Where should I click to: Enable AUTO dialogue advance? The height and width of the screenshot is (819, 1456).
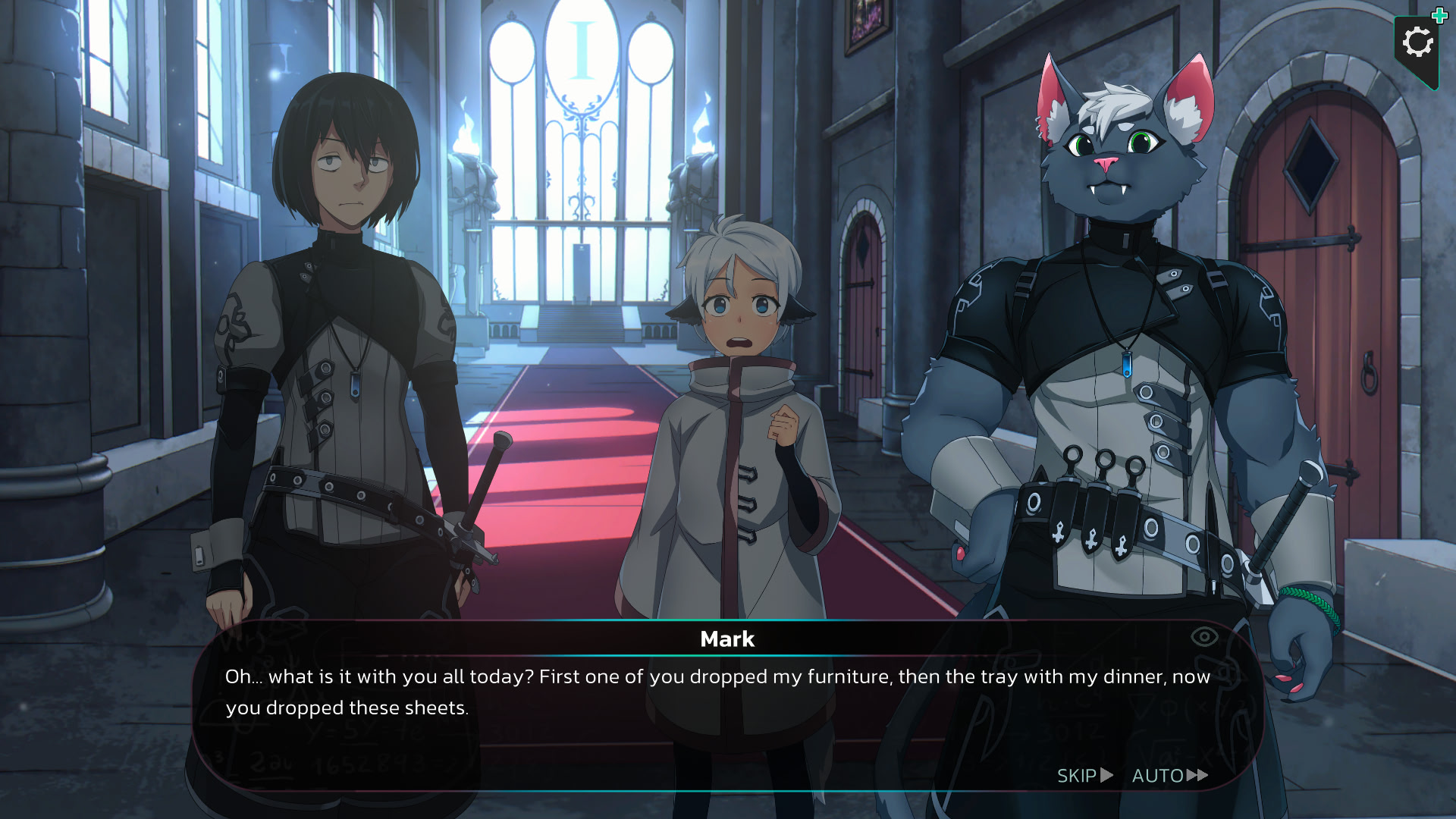point(1169,776)
